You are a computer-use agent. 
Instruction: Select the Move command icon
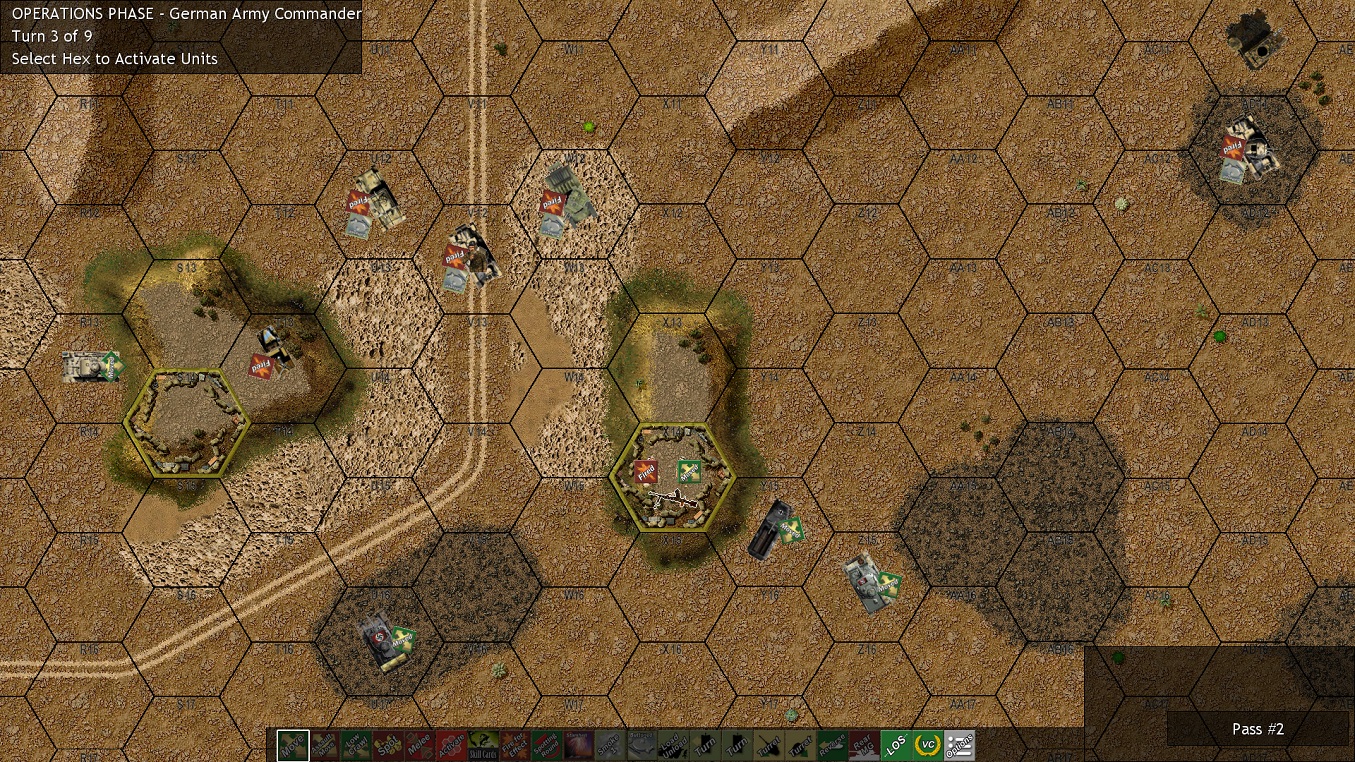click(x=293, y=745)
